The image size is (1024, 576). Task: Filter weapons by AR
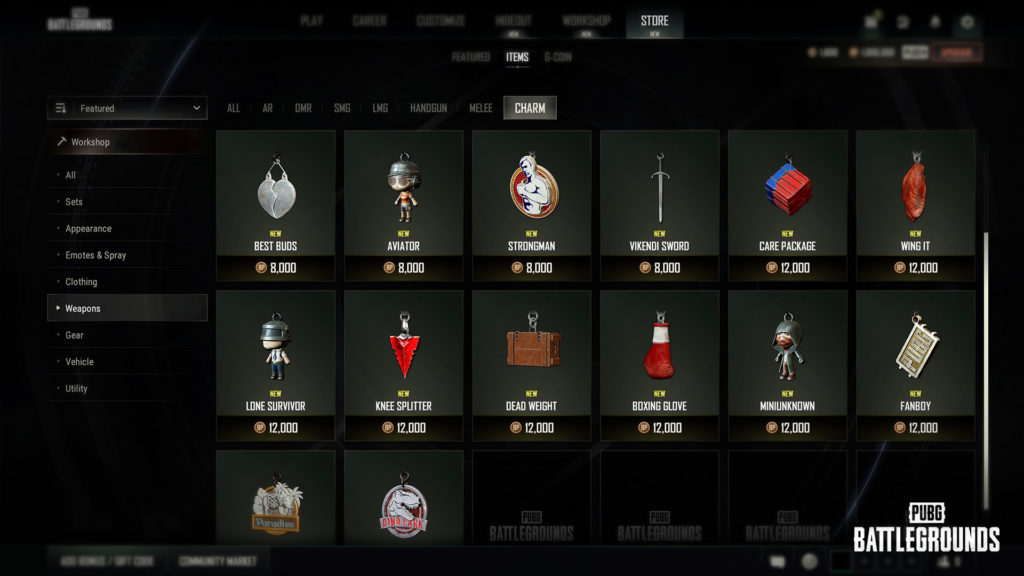click(265, 108)
